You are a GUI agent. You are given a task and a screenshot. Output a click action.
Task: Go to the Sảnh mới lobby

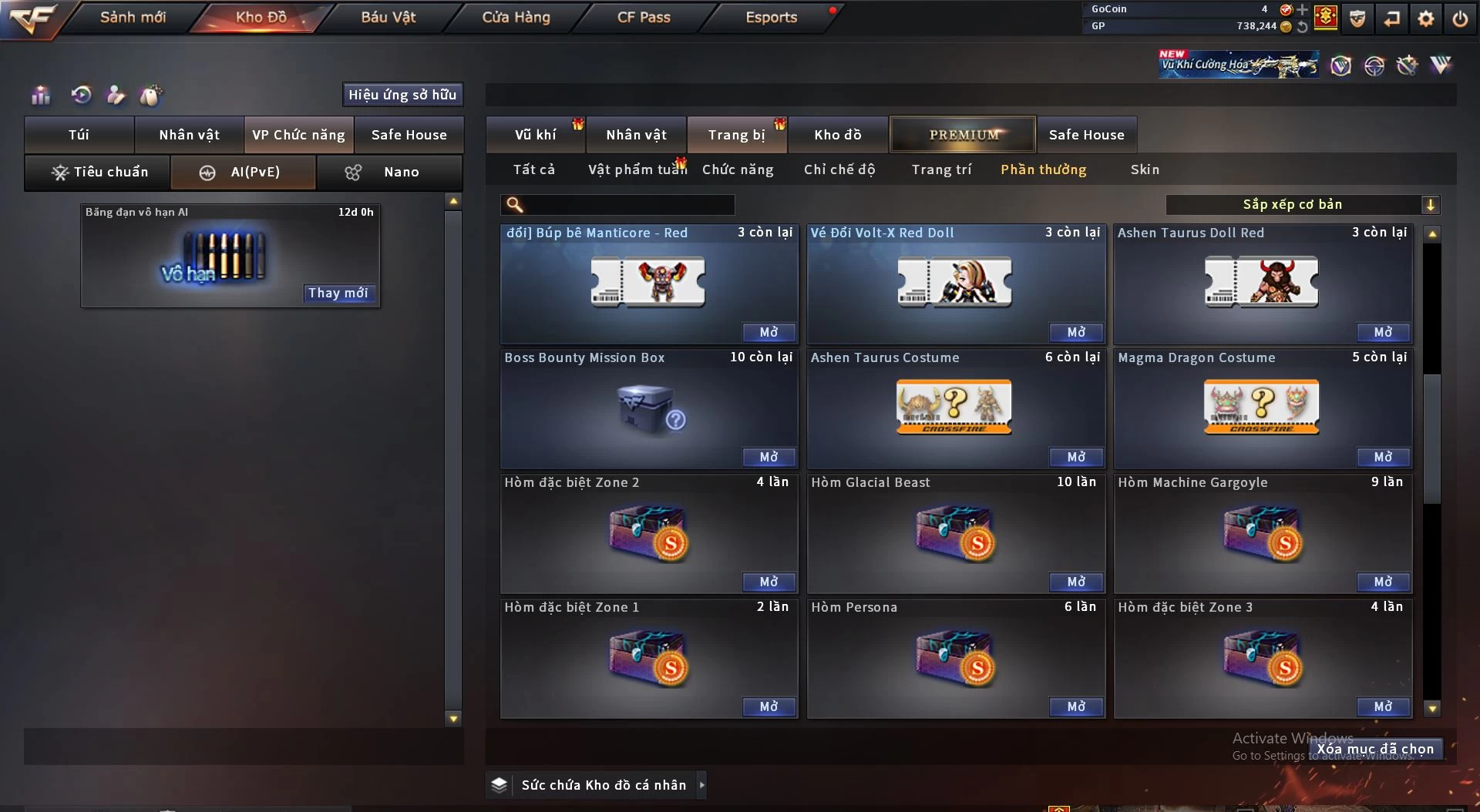click(133, 17)
